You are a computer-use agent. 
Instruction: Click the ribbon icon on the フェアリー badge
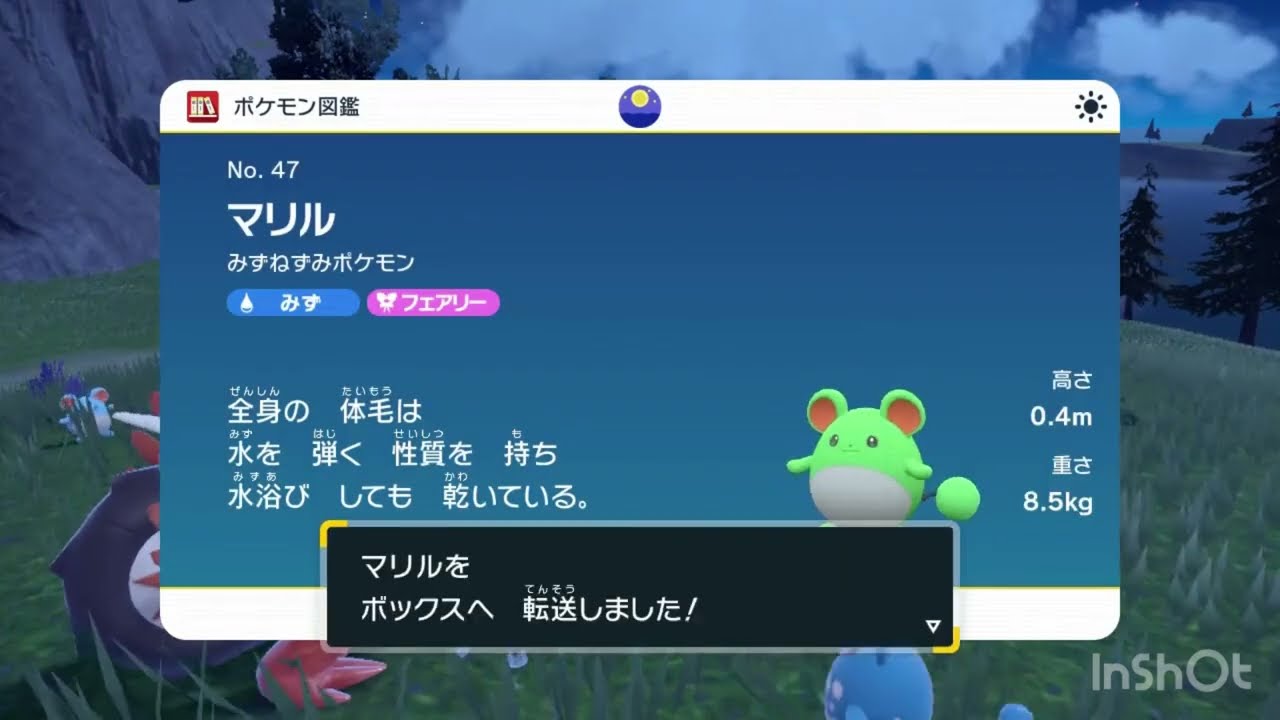pos(387,303)
